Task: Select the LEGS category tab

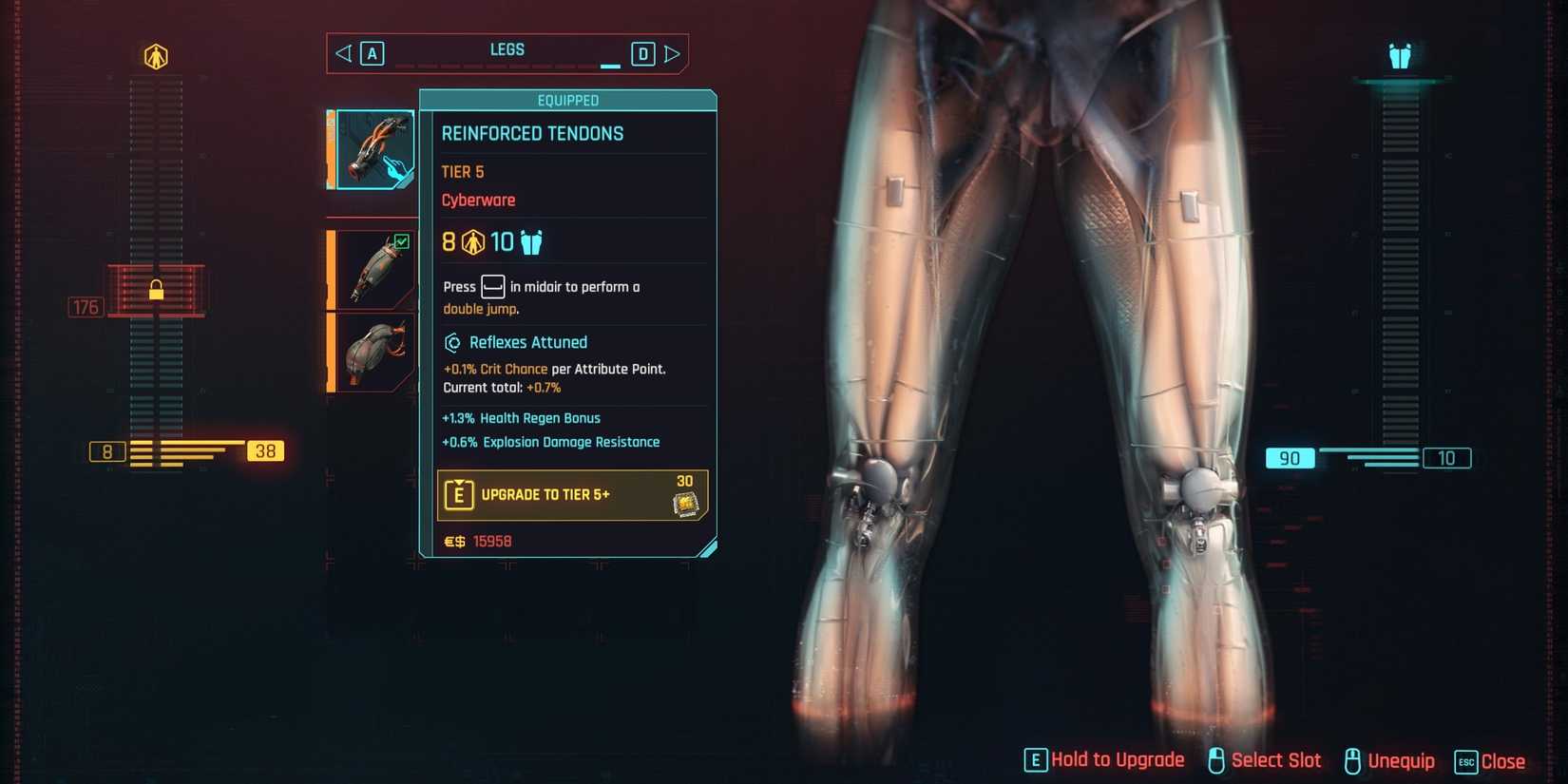Action: (x=507, y=49)
